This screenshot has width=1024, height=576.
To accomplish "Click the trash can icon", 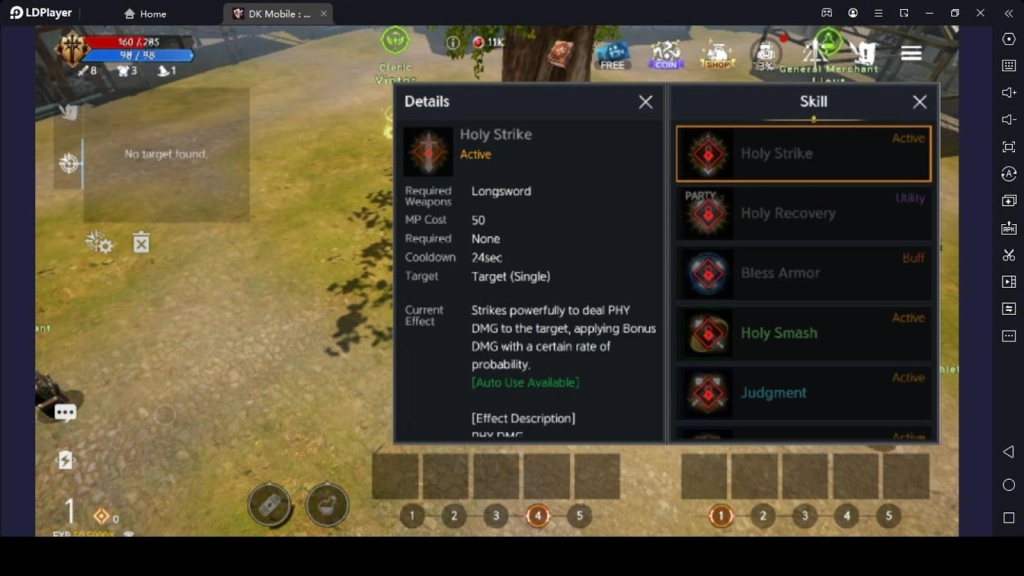I will point(141,242).
